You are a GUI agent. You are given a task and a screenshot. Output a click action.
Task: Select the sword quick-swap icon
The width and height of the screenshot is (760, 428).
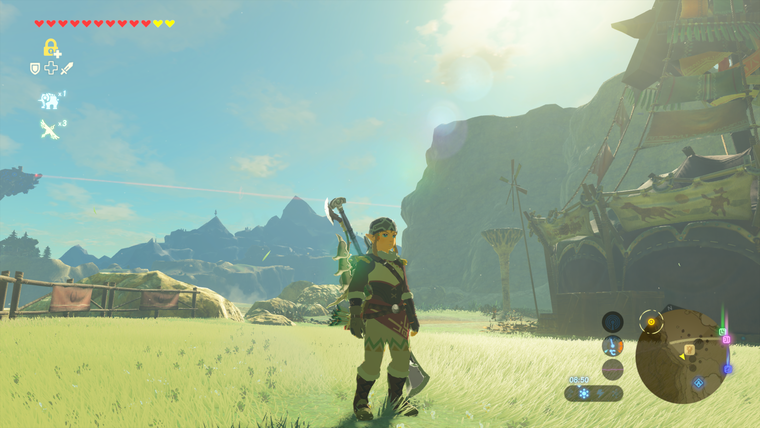(67, 68)
